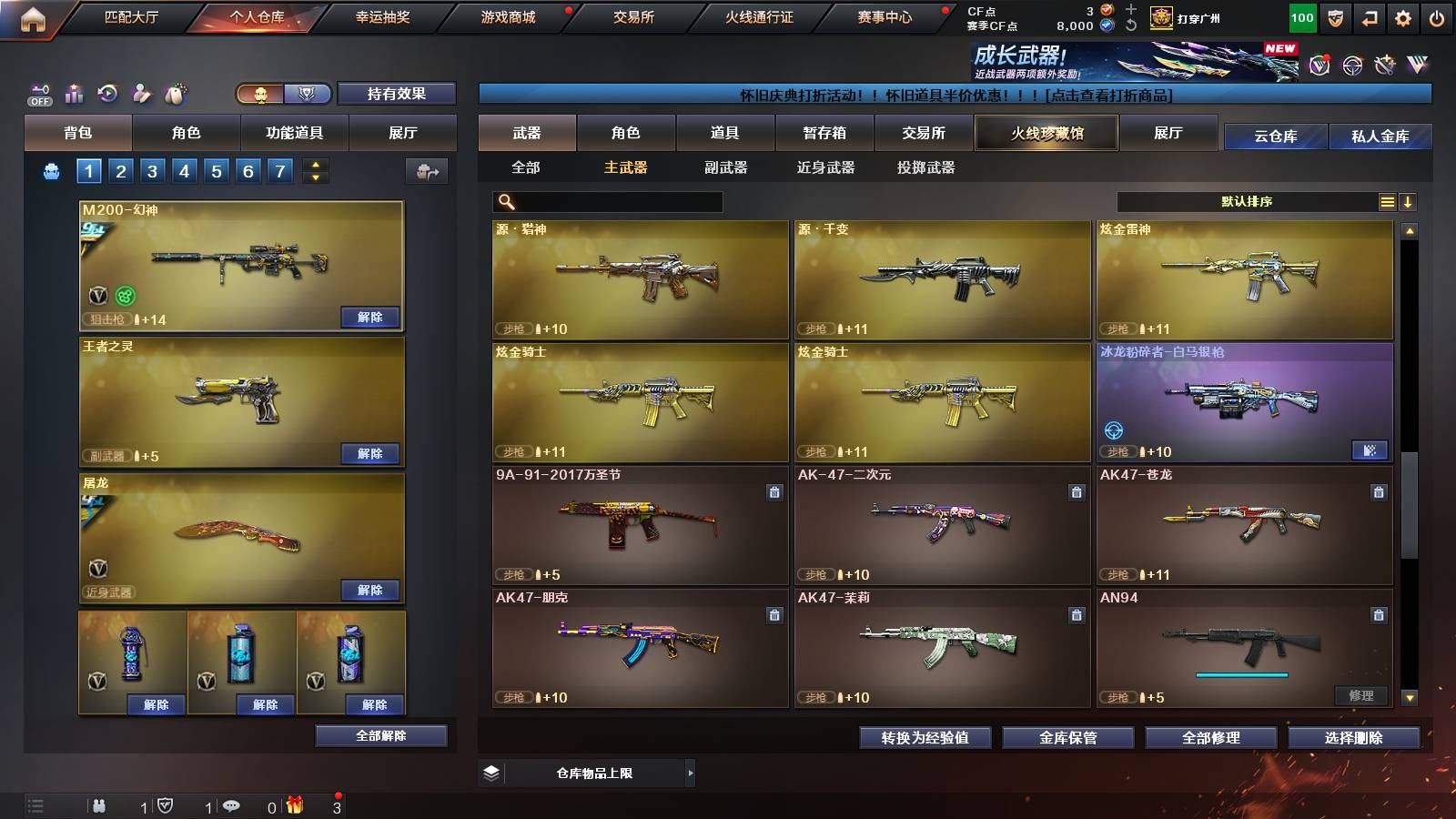Click the power/logout icon at top right

coord(1436,18)
